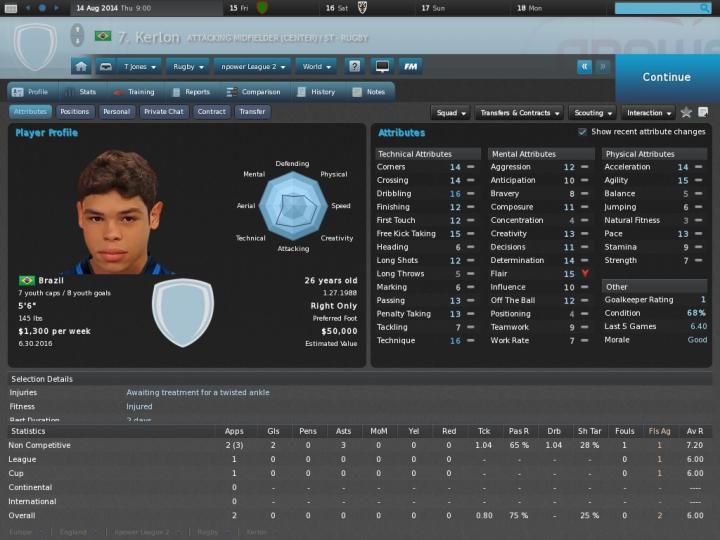The height and width of the screenshot is (540, 720).
Task: Open Private Chat with the player
Action: (x=163, y=112)
